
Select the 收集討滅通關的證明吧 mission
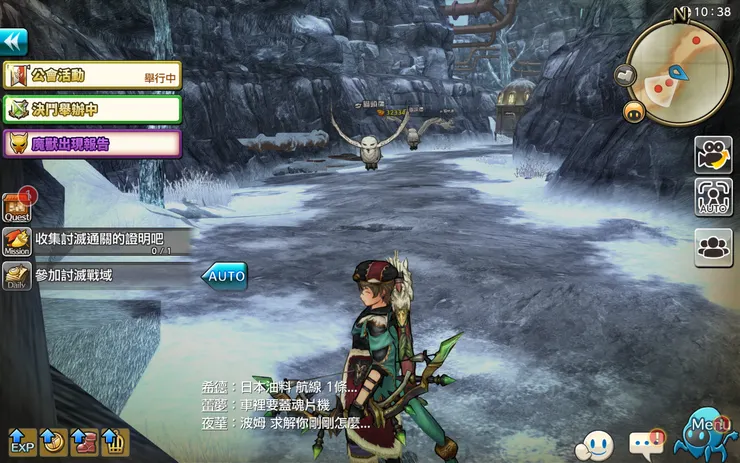pos(98,241)
